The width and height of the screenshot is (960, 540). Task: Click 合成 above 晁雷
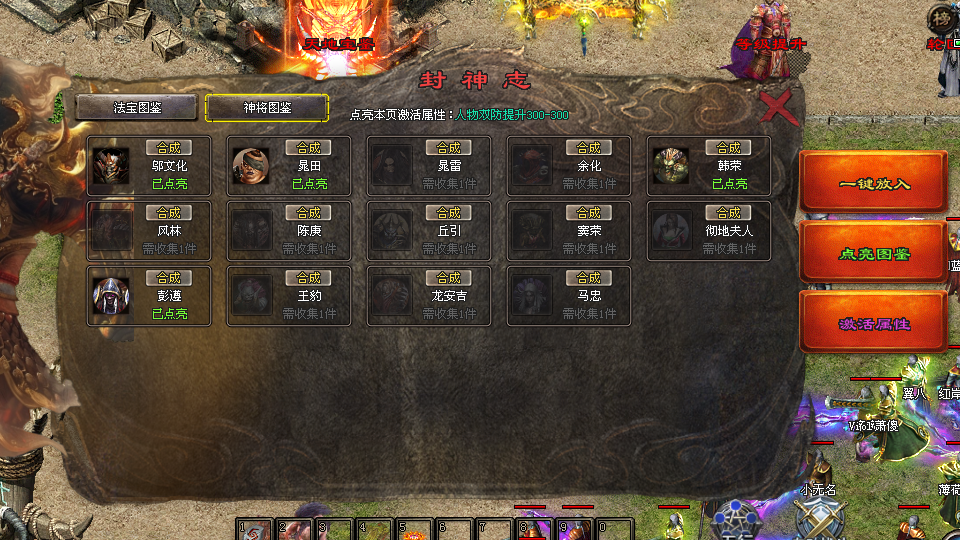(x=449, y=148)
